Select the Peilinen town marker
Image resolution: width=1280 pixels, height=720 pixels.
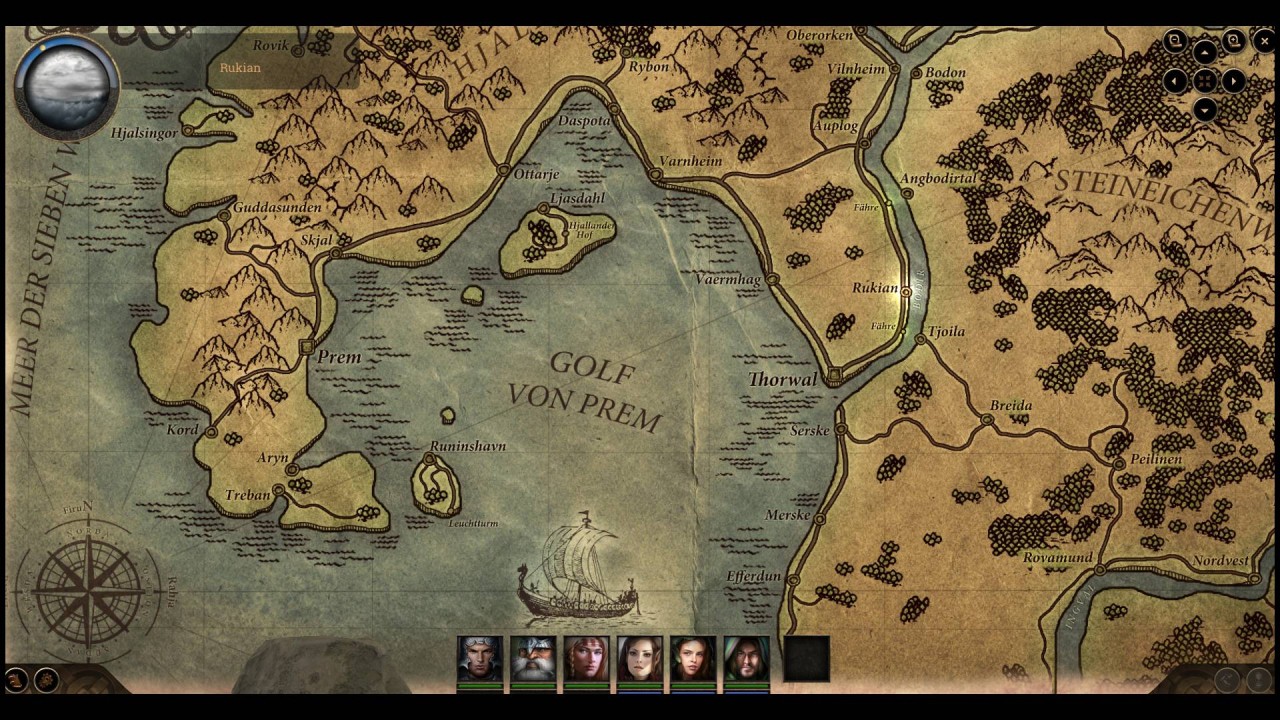tap(1119, 464)
